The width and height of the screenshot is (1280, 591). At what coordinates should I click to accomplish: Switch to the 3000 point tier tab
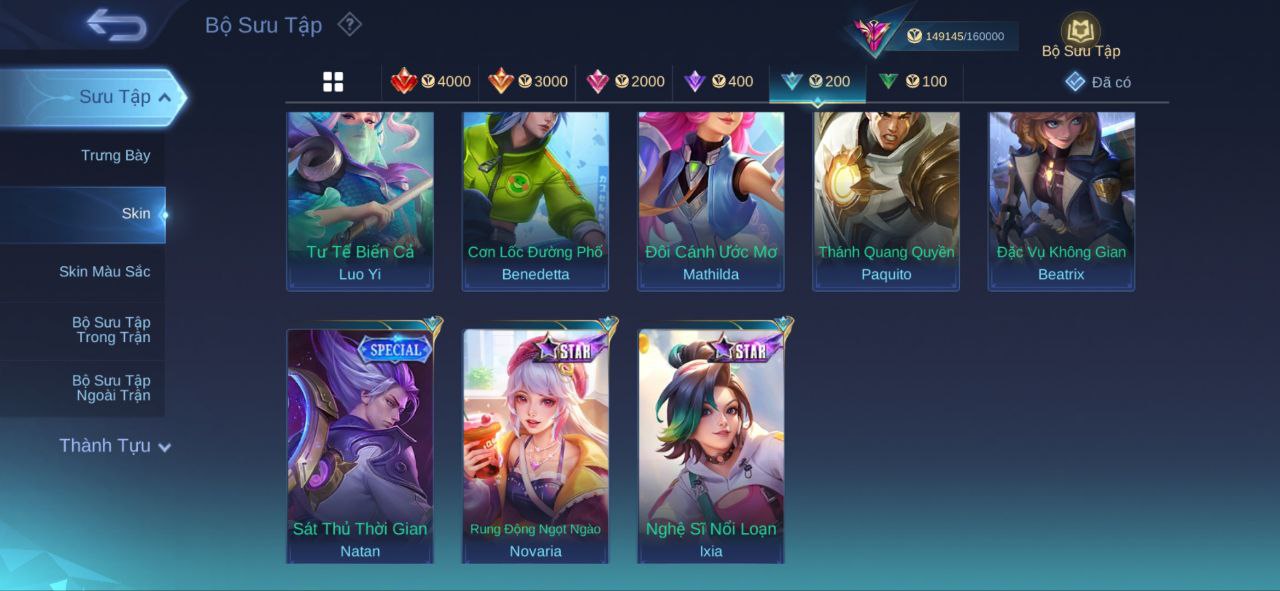coord(528,82)
